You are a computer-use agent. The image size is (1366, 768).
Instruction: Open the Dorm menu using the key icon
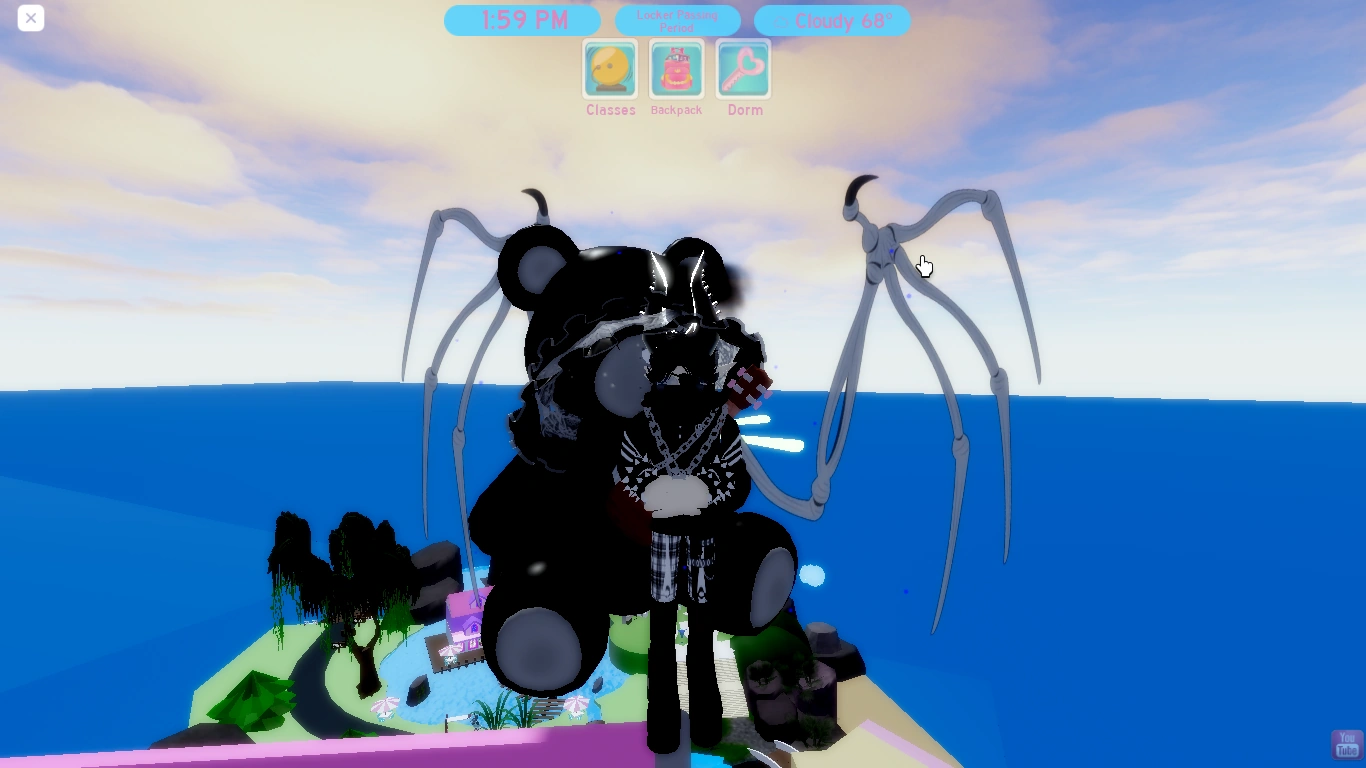(x=743, y=70)
